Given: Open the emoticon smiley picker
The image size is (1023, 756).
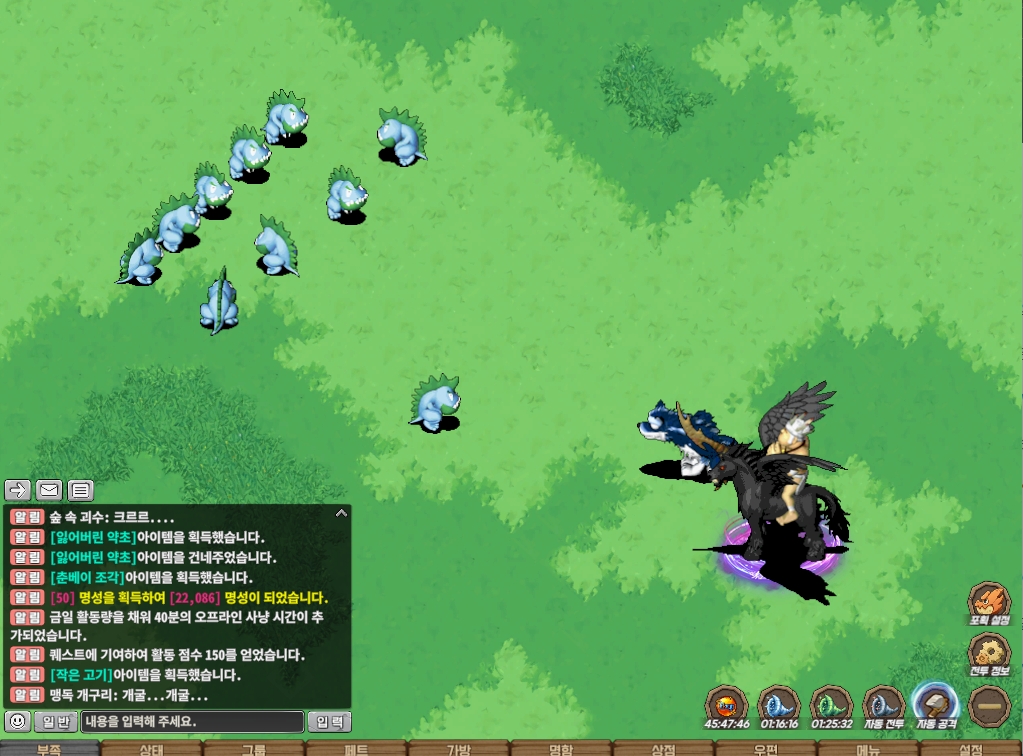Looking at the screenshot, I should click(16, 721).
